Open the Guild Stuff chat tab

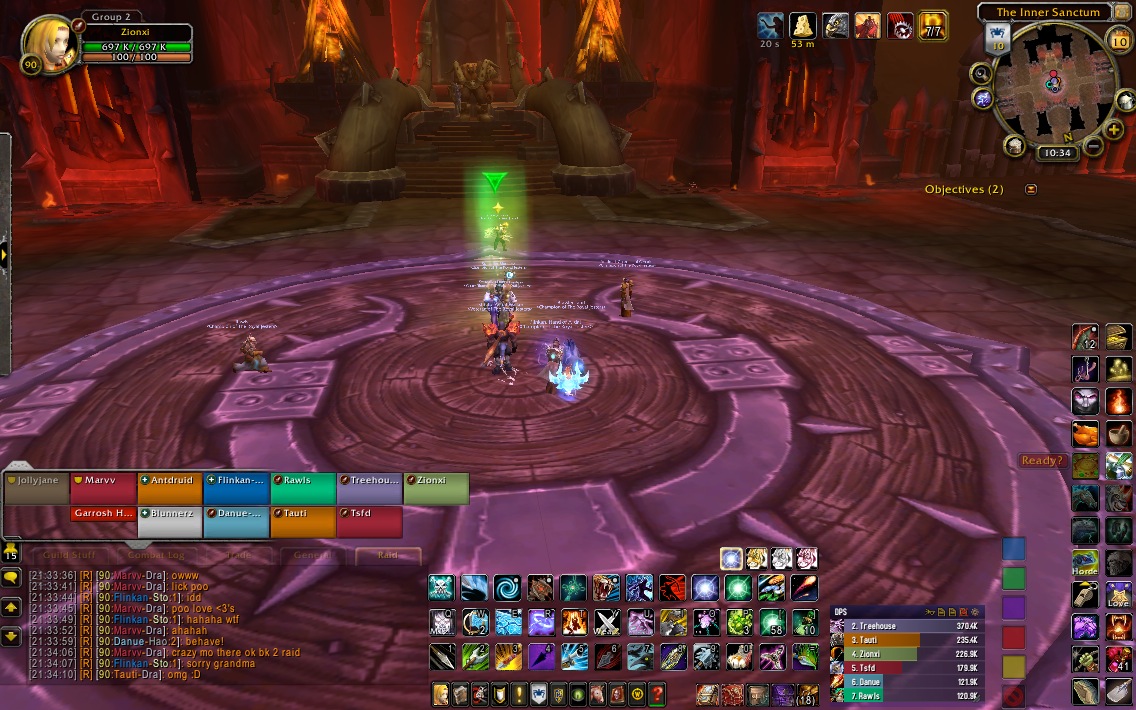pyautogui.click(x=69, y=555)
